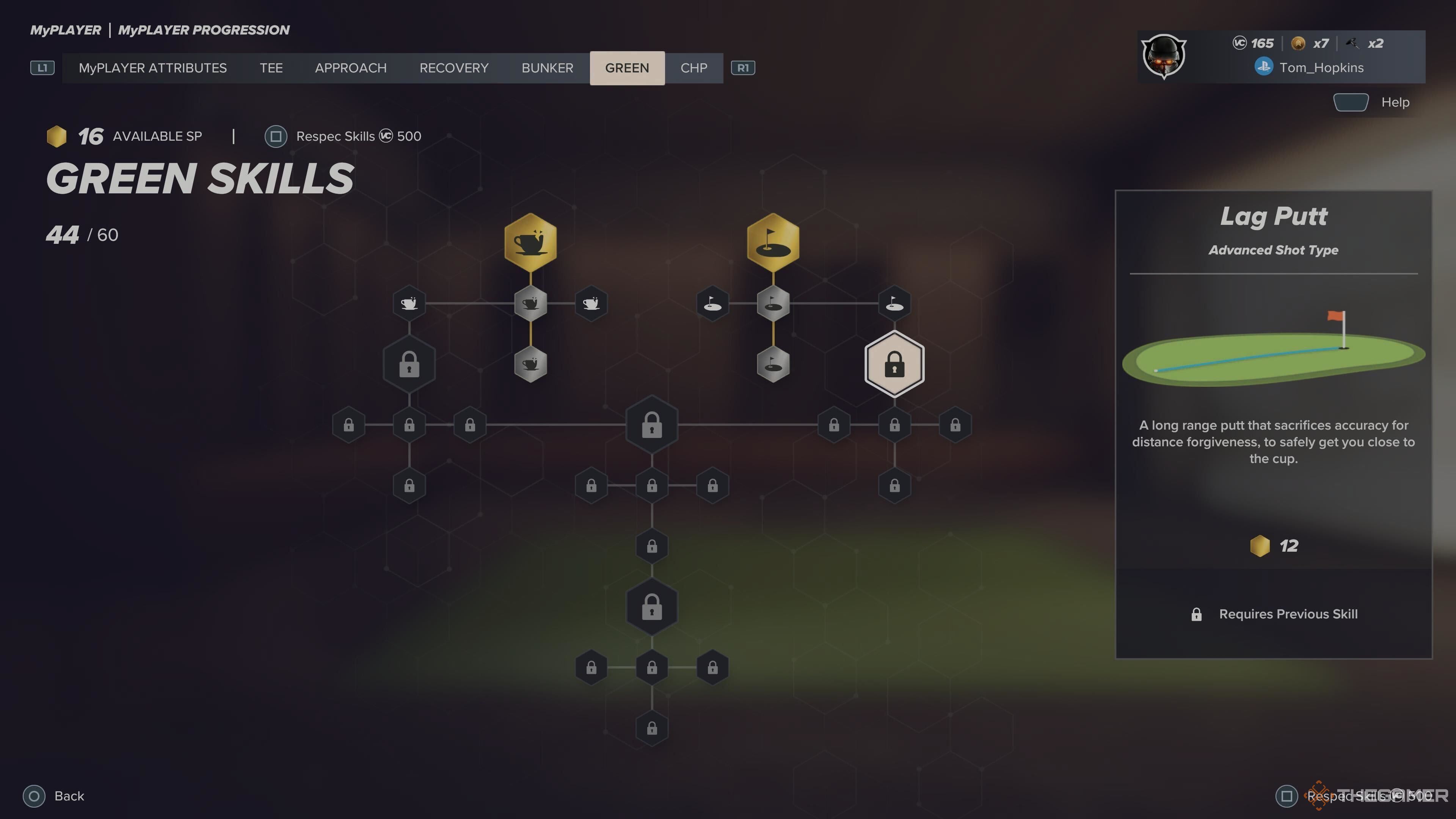Open the BUNKER skills tab
1456x819 pixels.
[547, 68]
